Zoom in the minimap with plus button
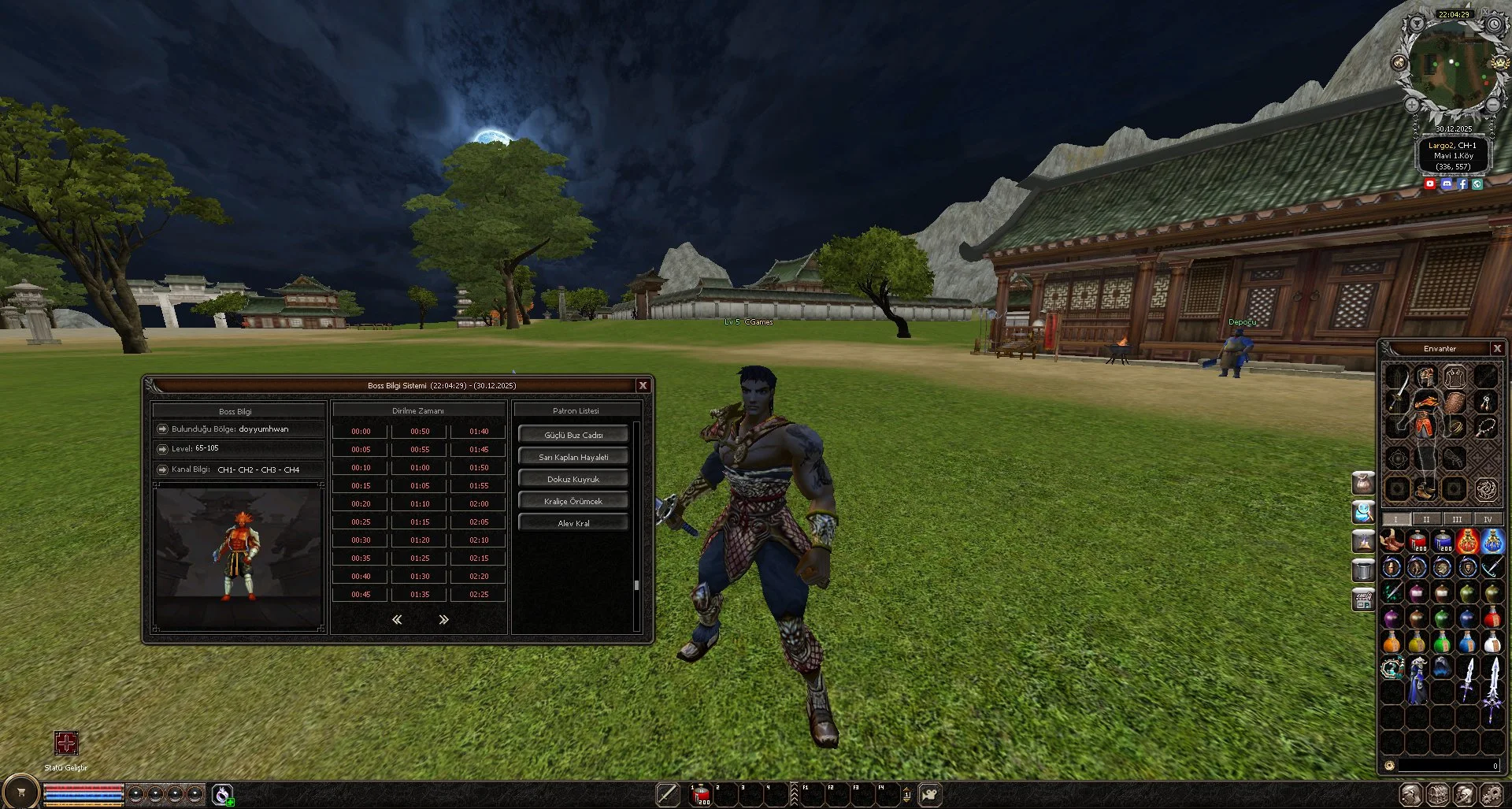1512x809 pixels. click(1411, 104)
